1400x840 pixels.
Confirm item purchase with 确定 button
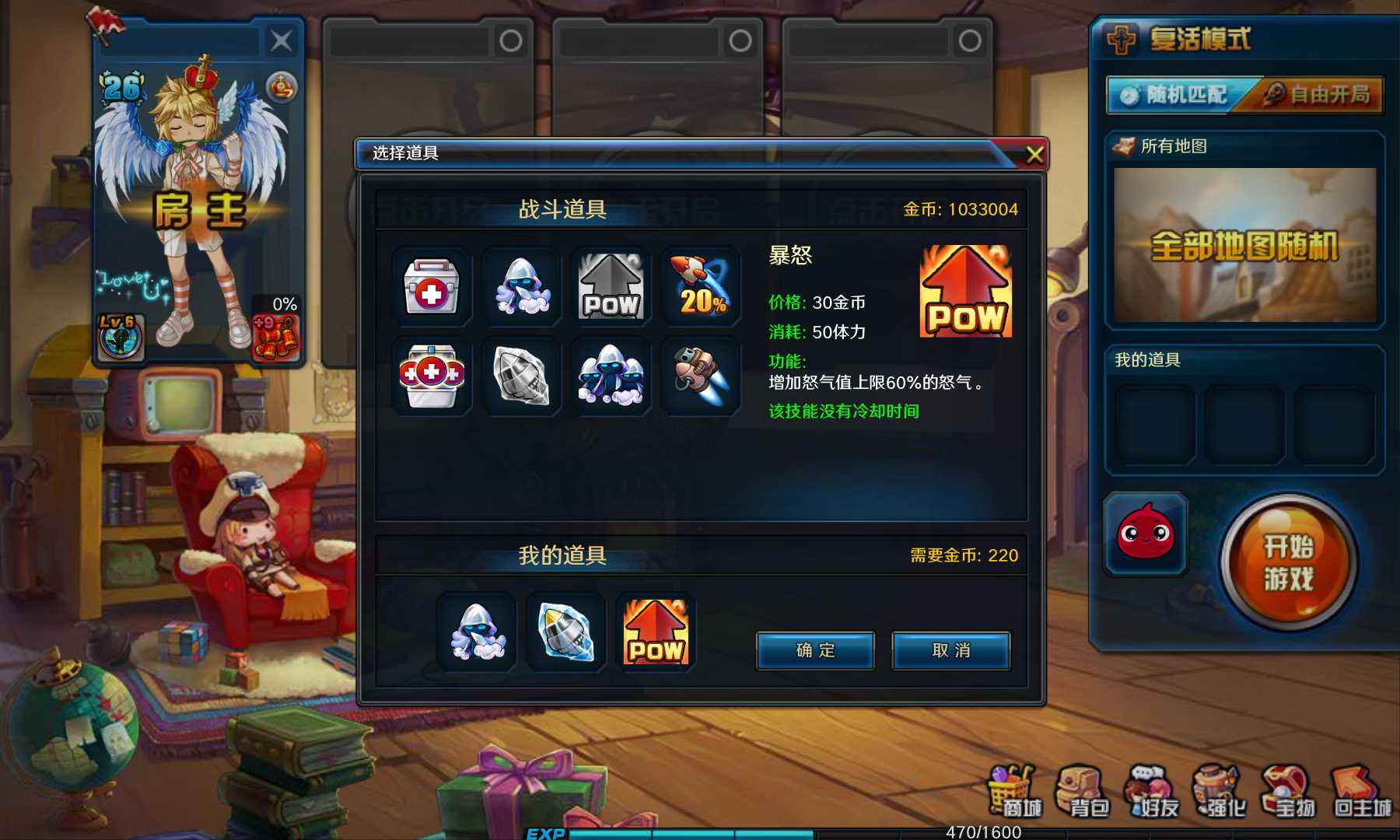coord(814,652)
